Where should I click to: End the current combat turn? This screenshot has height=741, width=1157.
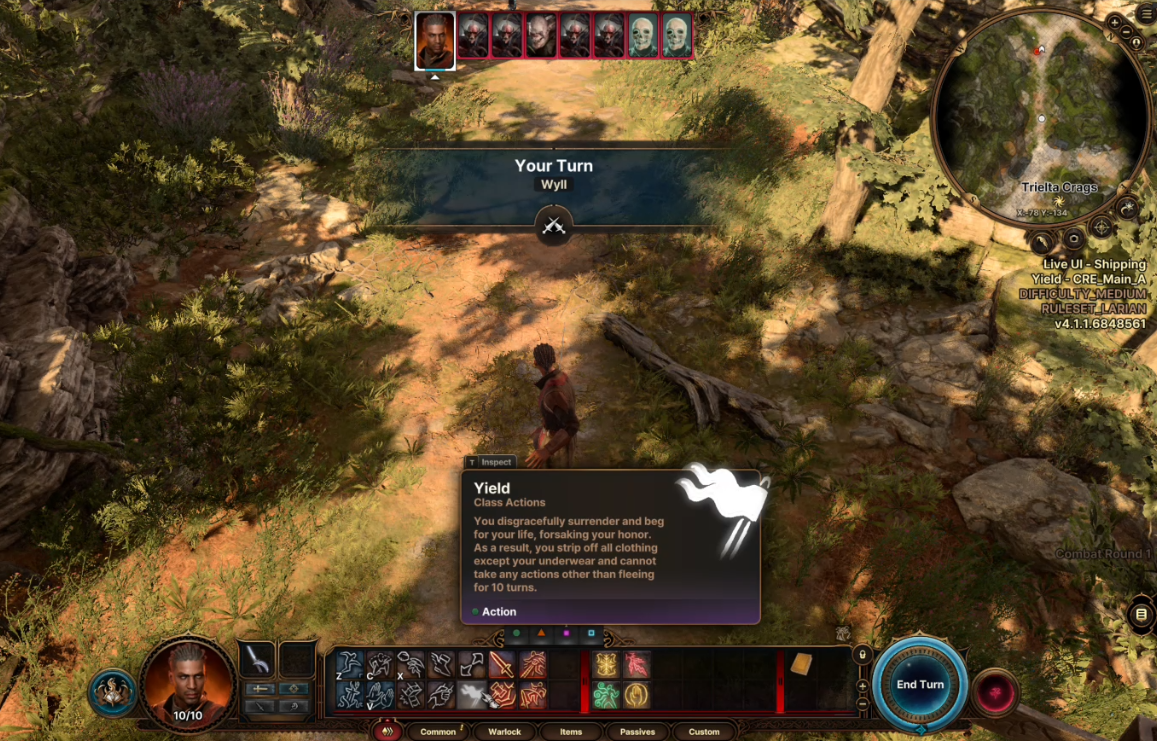point(919,684)
